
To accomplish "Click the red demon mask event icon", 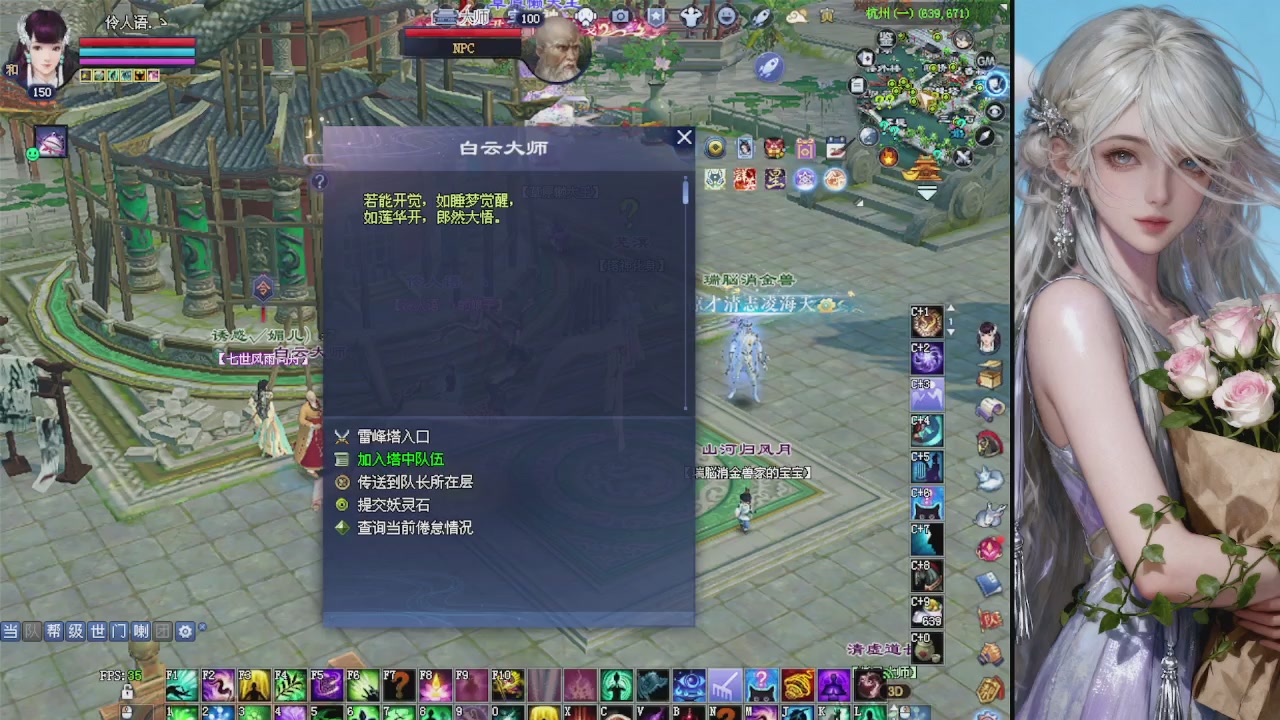I will click(x=773, y=148).
